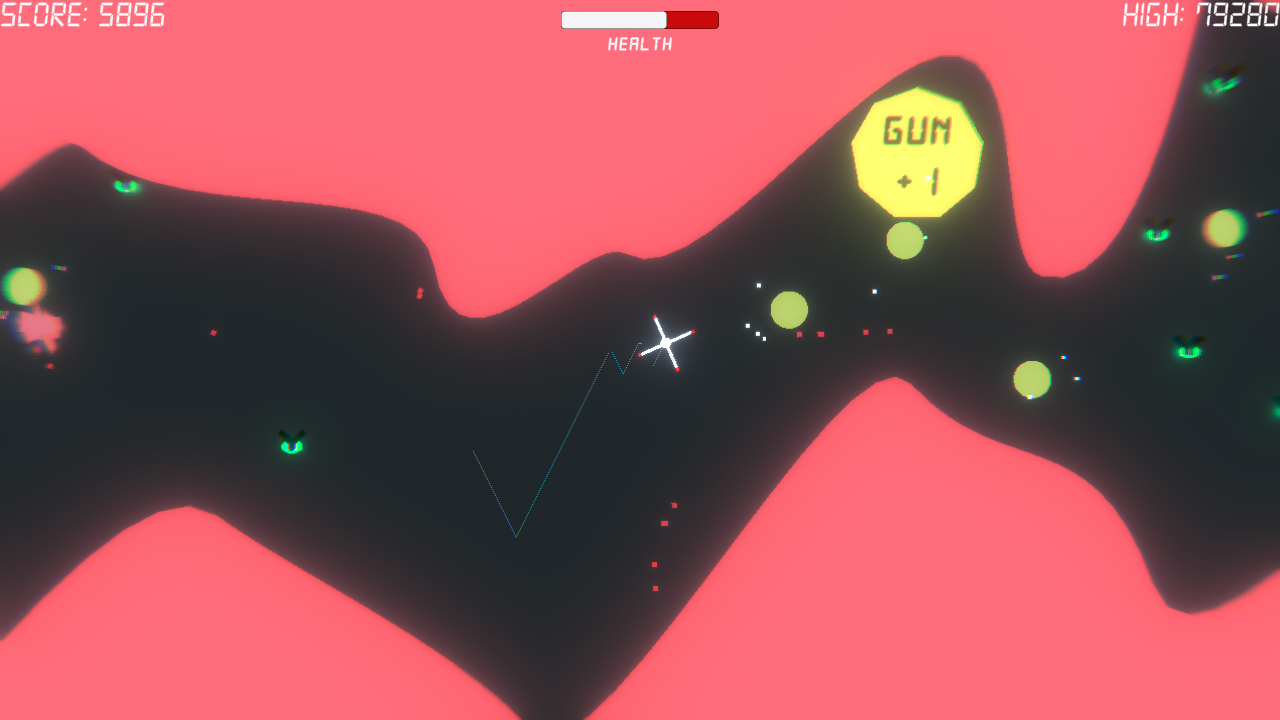Click the SCORE: 5896 readout

pos(82,15)
